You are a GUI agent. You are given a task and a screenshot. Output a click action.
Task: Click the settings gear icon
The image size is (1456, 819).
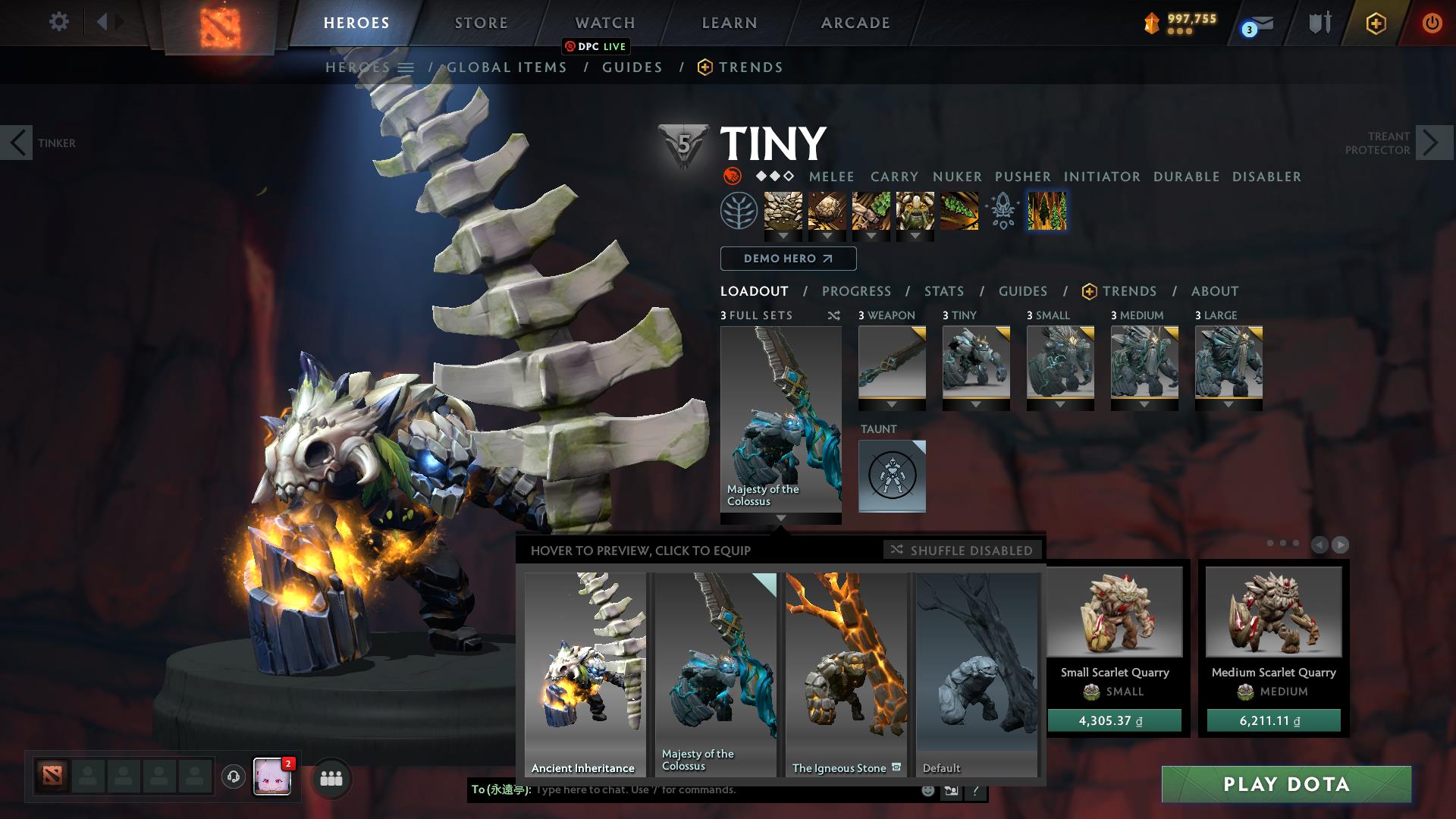coord(58,22)
